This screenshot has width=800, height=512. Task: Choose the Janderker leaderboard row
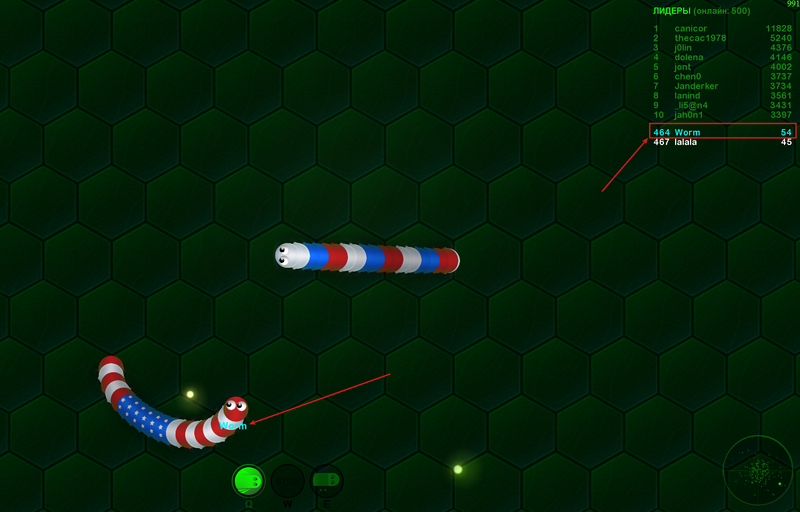722,86
